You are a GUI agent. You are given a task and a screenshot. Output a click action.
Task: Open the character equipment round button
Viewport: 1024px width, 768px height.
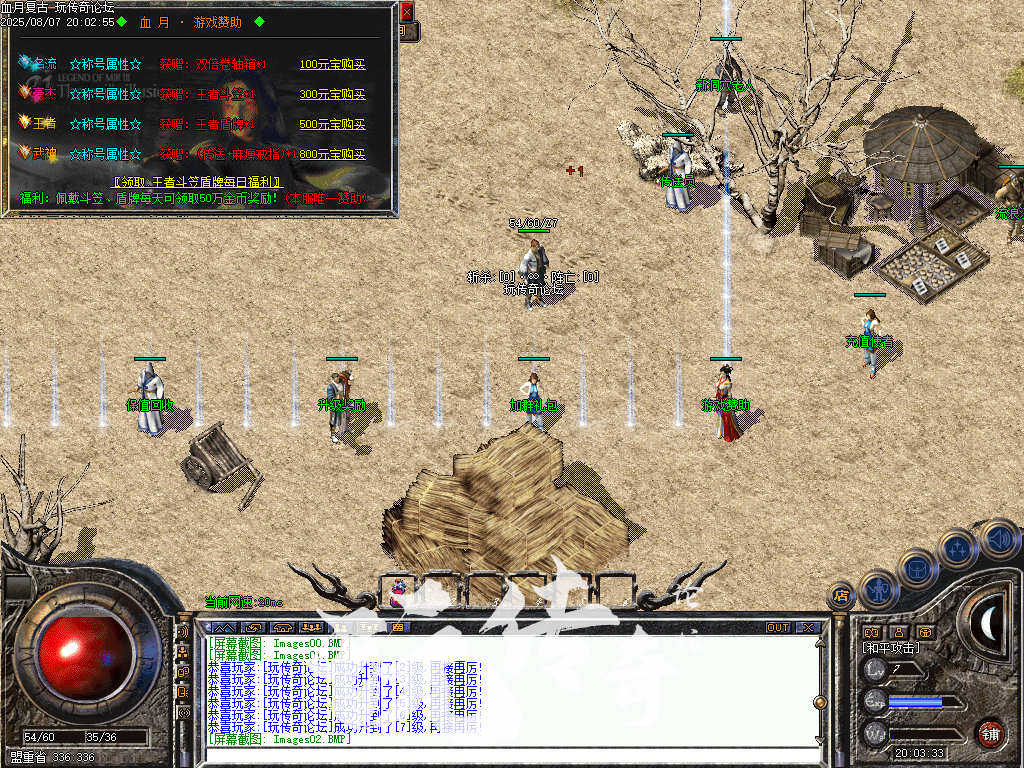[x=878, y=590]
